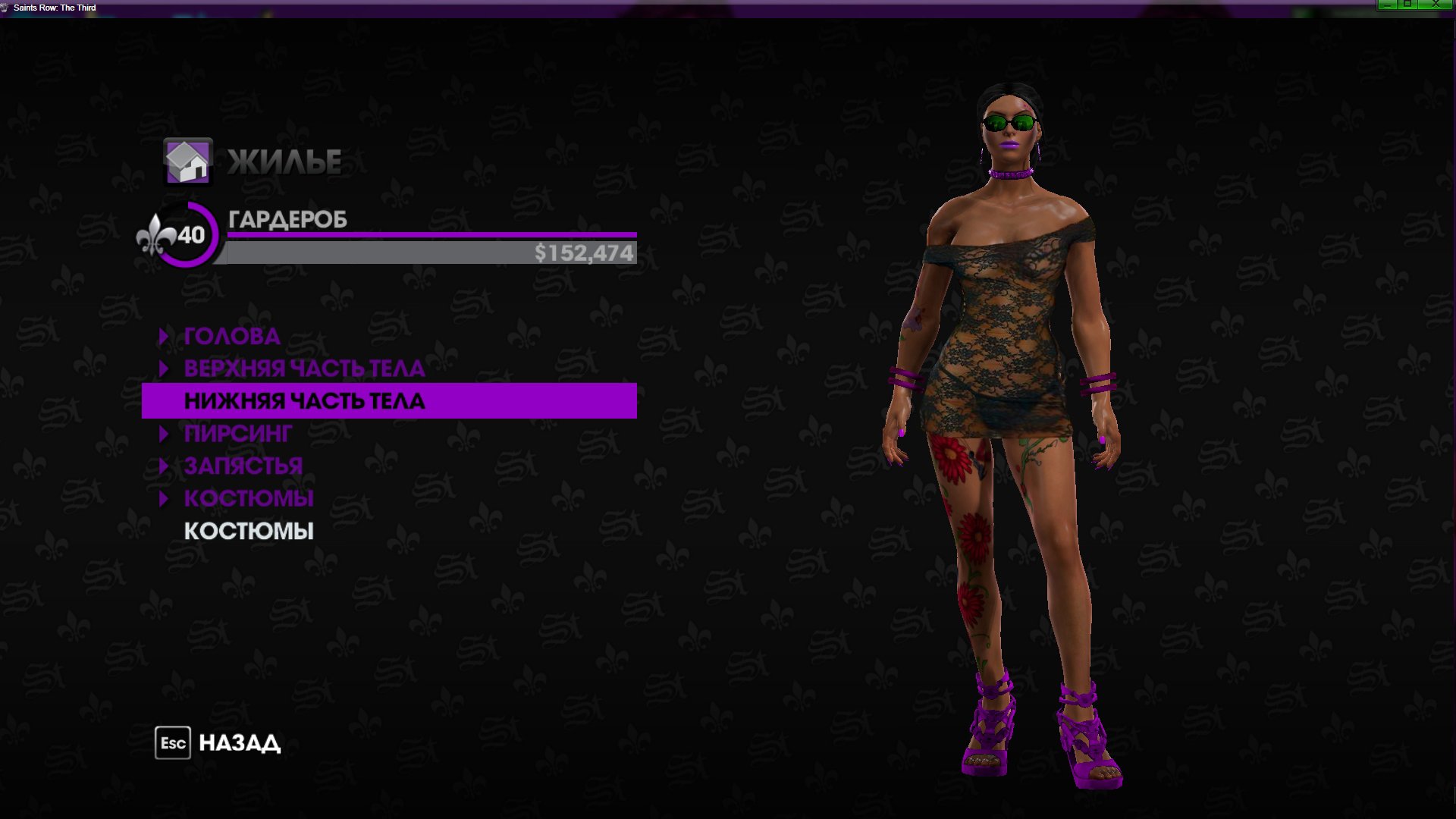Choose the white КОСТЮМЫ entry without arrow
The height and width of the screenshot is (819, 1456).
coord(248,531)
